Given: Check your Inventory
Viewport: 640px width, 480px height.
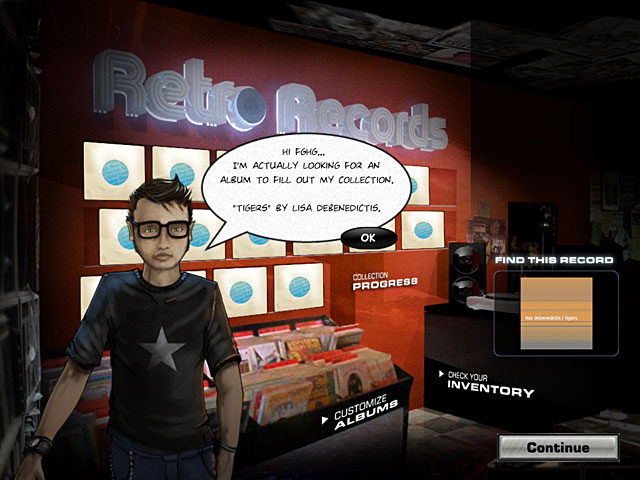Looking at the screenshot, I should tap(489, 387).
